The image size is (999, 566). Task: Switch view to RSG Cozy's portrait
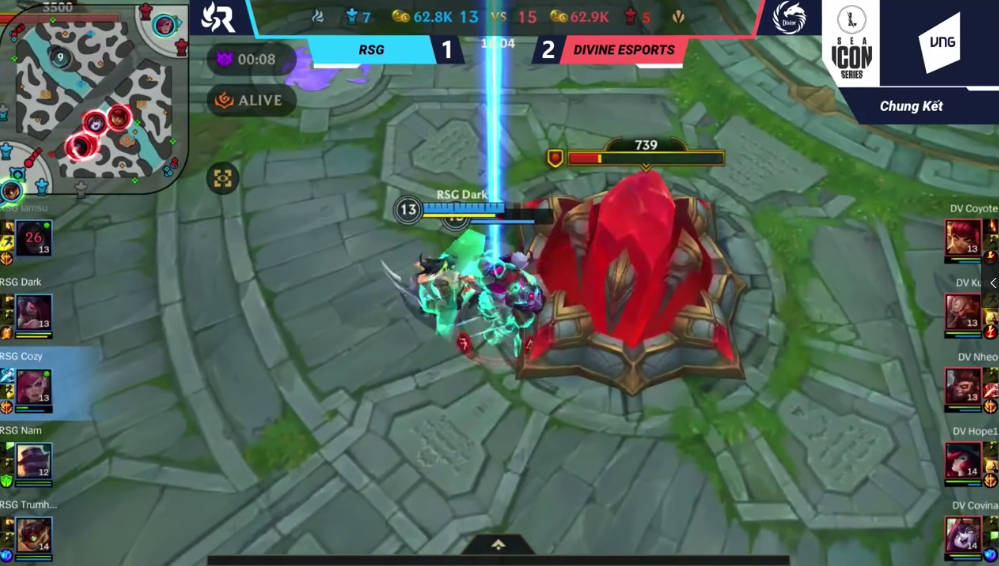tap(33, 387)
